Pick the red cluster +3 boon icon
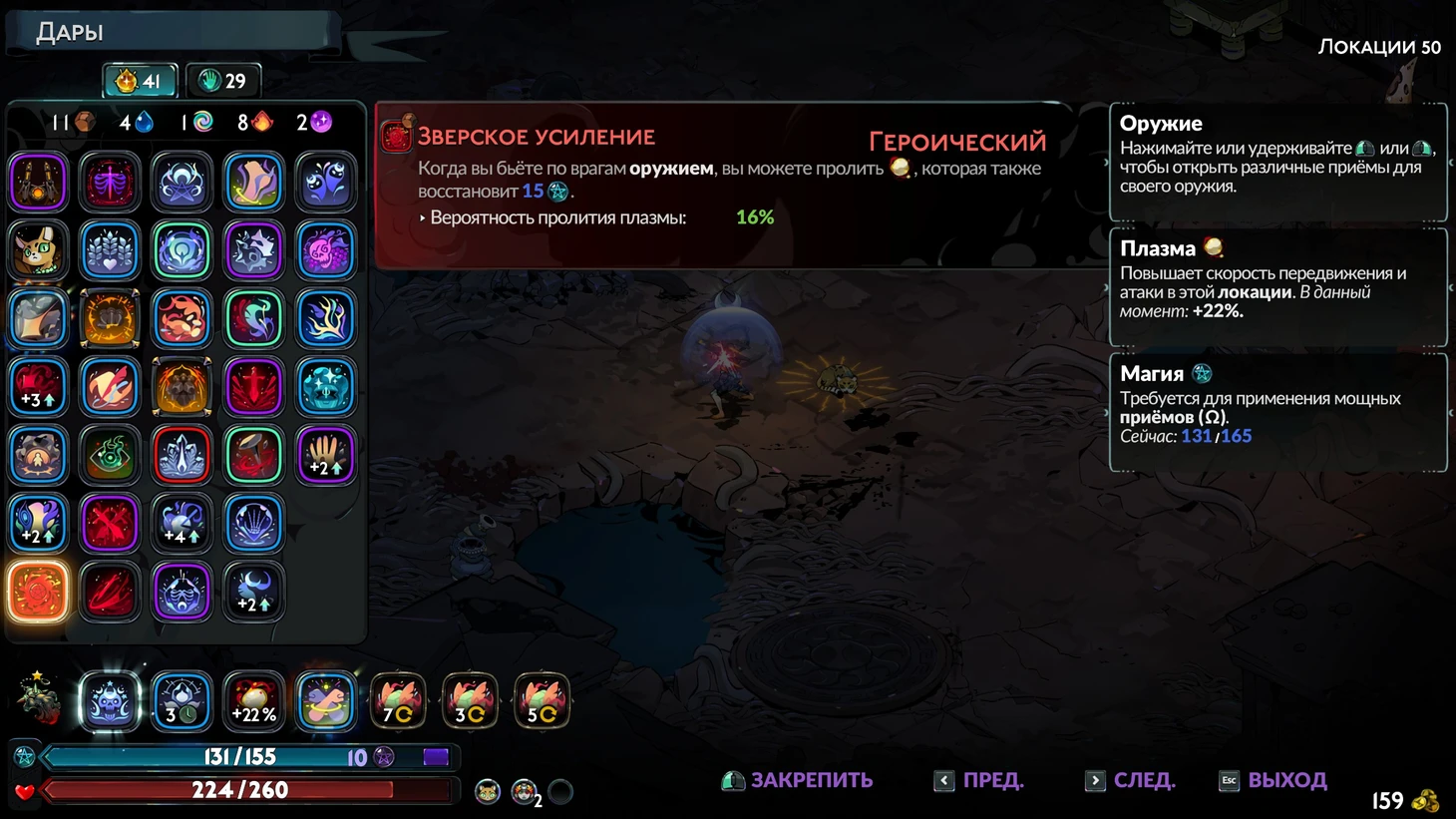Viewport: 1456px width, 819px height. [x=39, y=387]
